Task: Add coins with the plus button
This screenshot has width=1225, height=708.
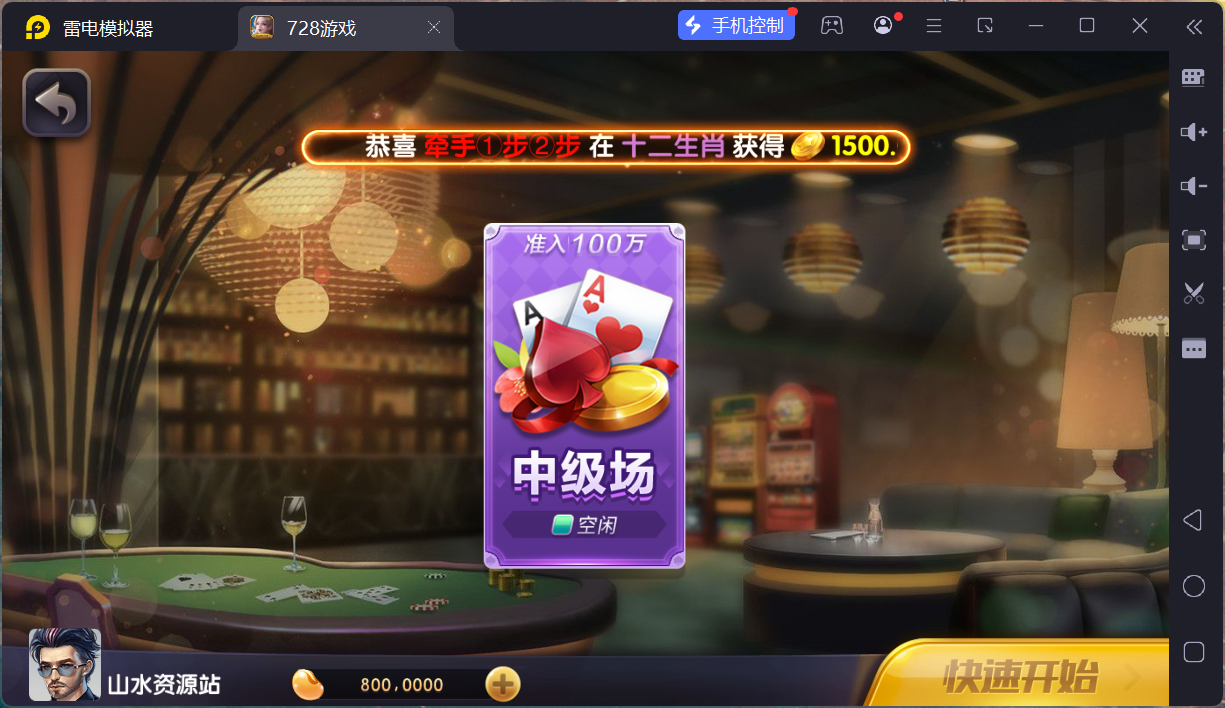Action: (x=502, y=684)
